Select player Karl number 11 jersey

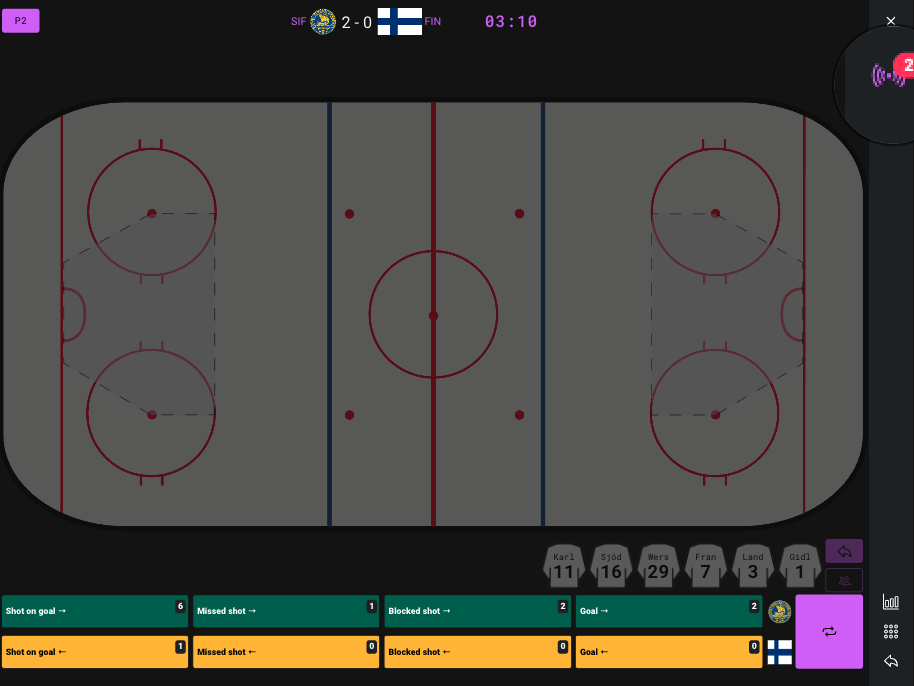[x=564, y=567]
